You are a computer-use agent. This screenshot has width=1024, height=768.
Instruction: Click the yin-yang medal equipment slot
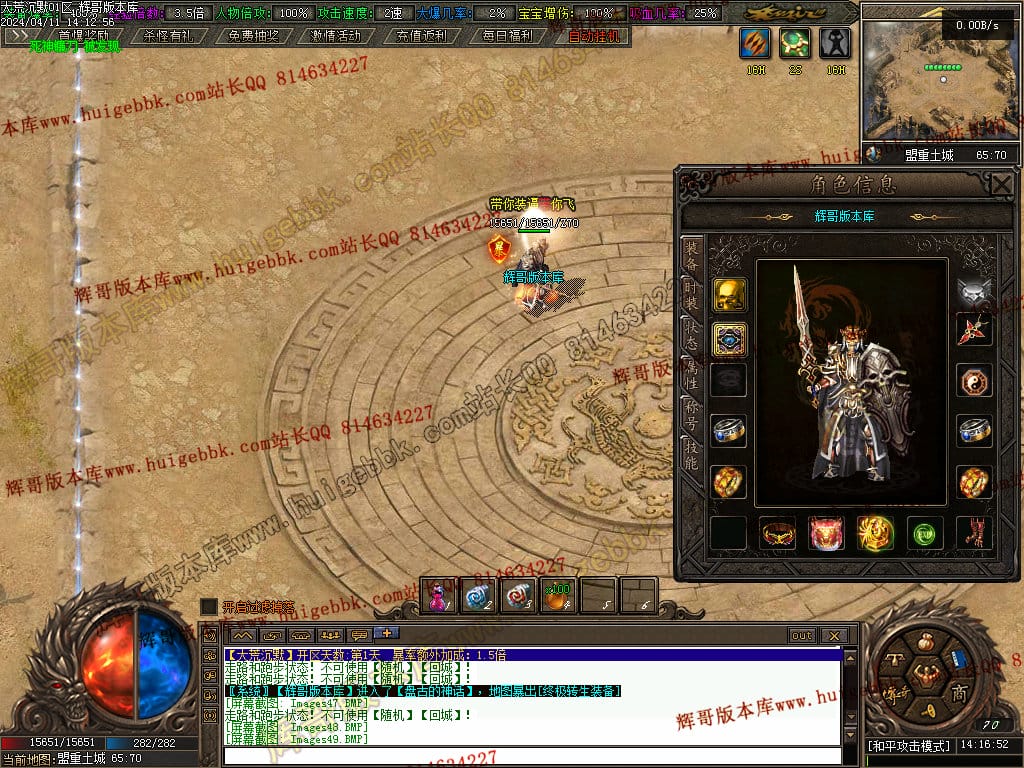[974, 381]
